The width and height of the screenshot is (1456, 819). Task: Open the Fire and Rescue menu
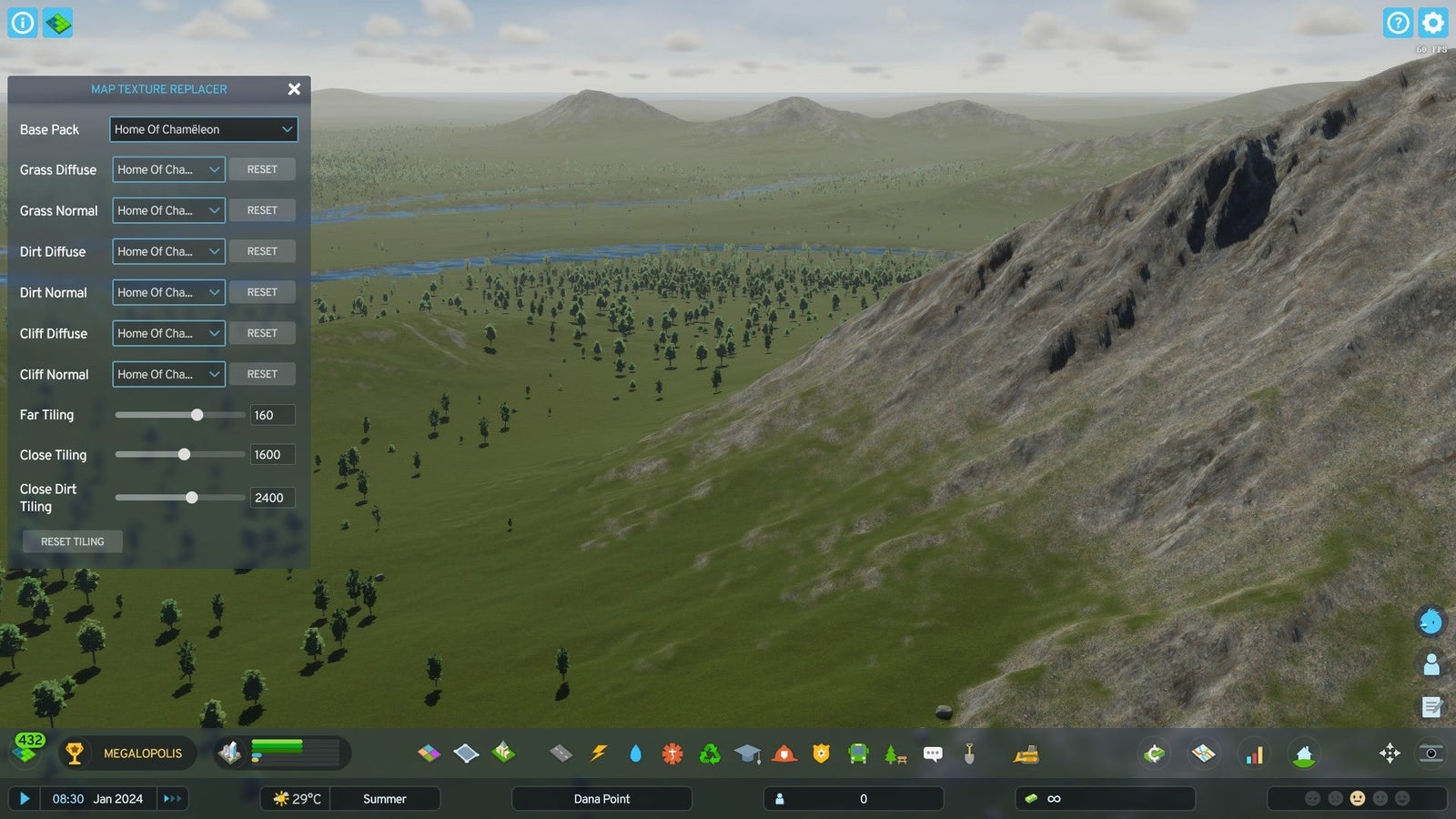click(x=784, y=753)
